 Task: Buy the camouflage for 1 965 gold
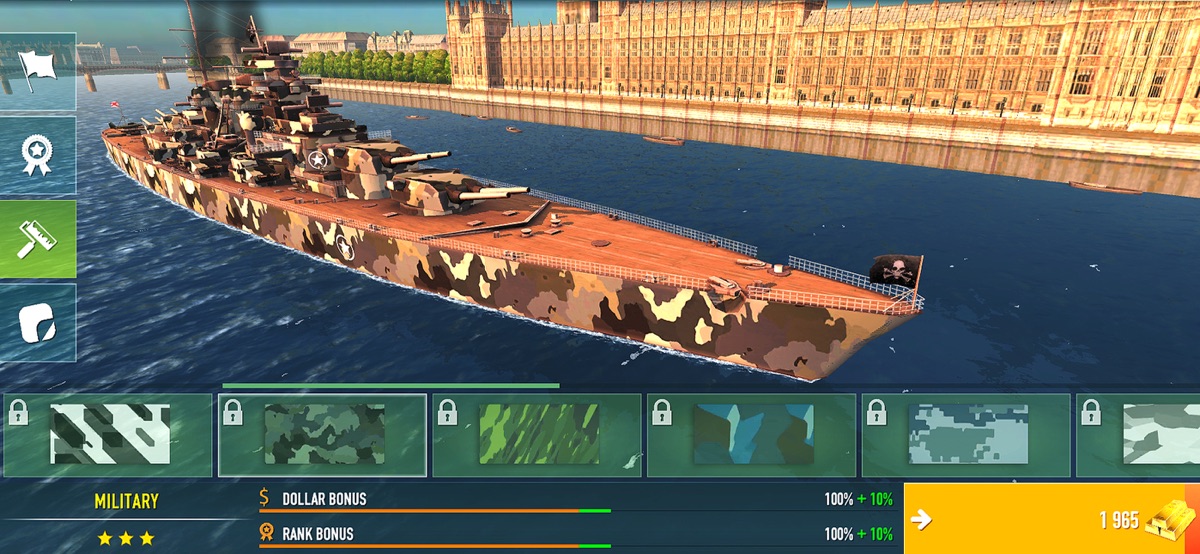coord(1051,519)
